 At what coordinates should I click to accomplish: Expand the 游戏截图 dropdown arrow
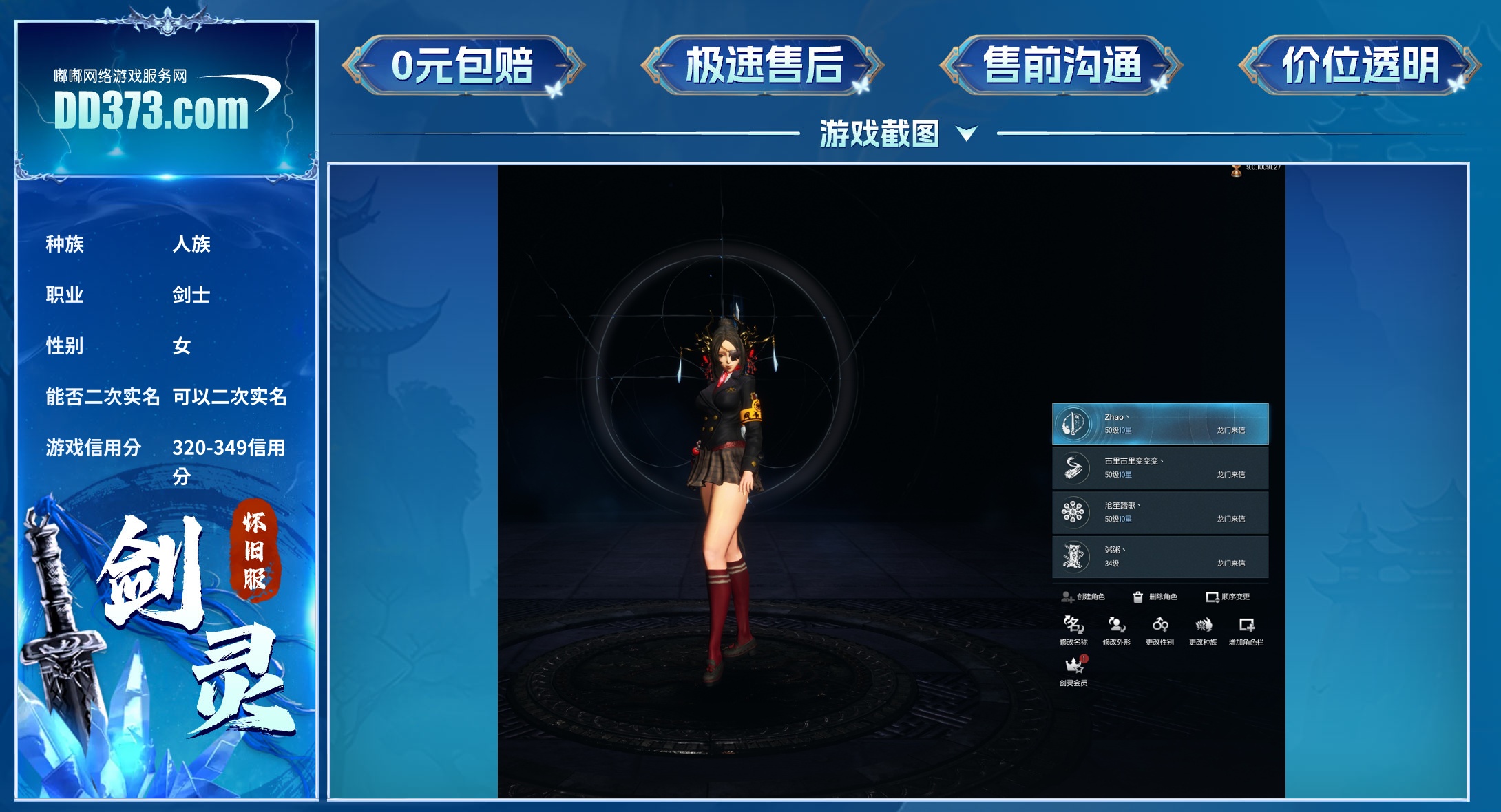(967, 133)
